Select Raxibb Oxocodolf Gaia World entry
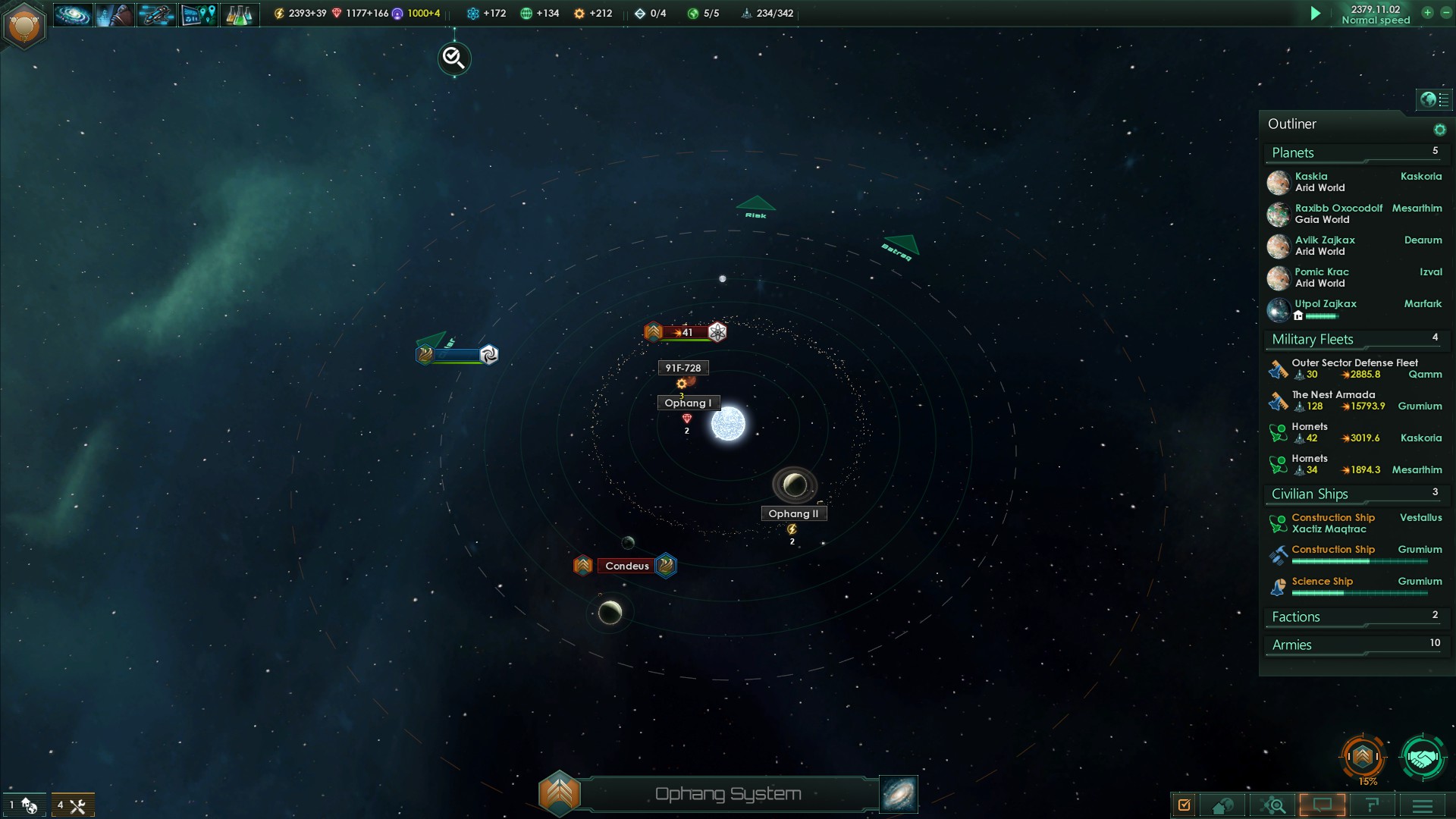 1338,214
